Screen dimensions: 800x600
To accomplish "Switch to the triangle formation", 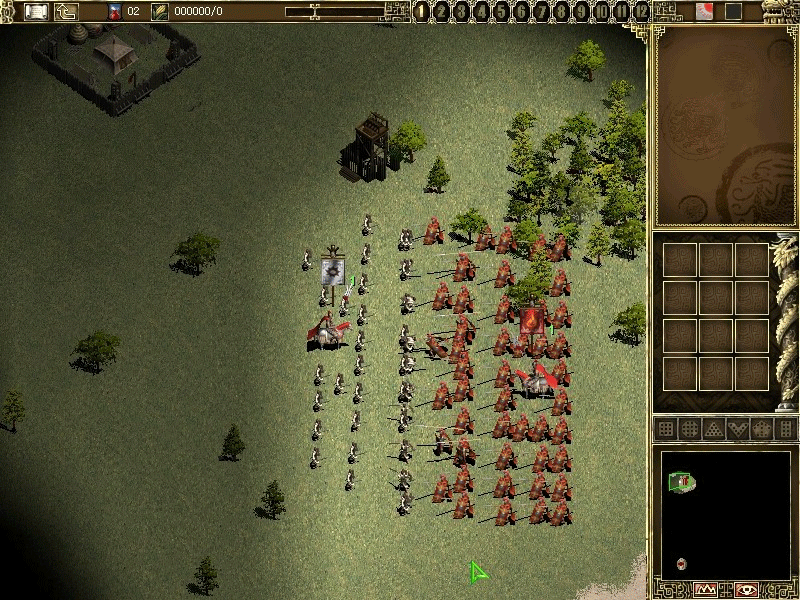I will (x=714, y=429).
